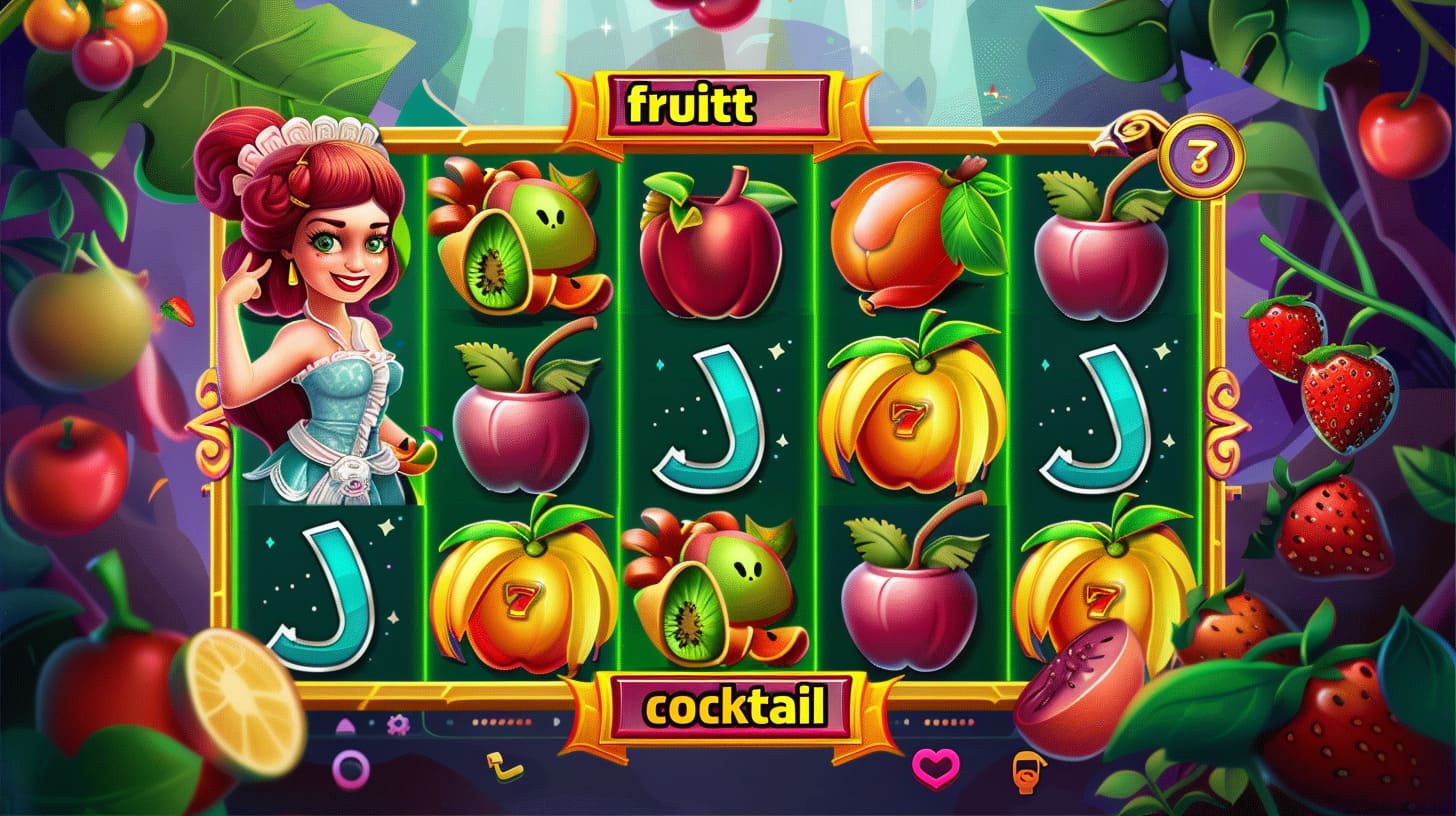Click the purple triangle icon on the bottom bar
This screenshot has width=1456, height=816.
pyautogui.click(x=347, y=724)
